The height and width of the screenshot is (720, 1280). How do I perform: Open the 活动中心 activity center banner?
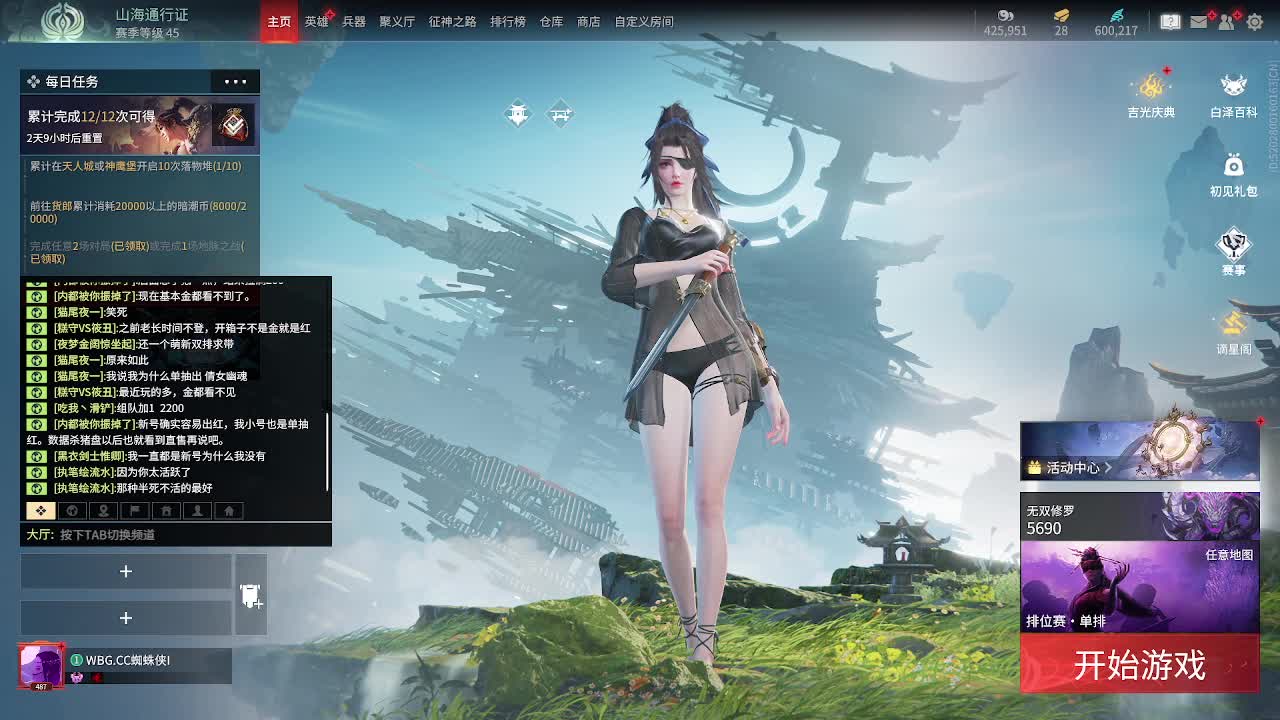click(1139, 450)
